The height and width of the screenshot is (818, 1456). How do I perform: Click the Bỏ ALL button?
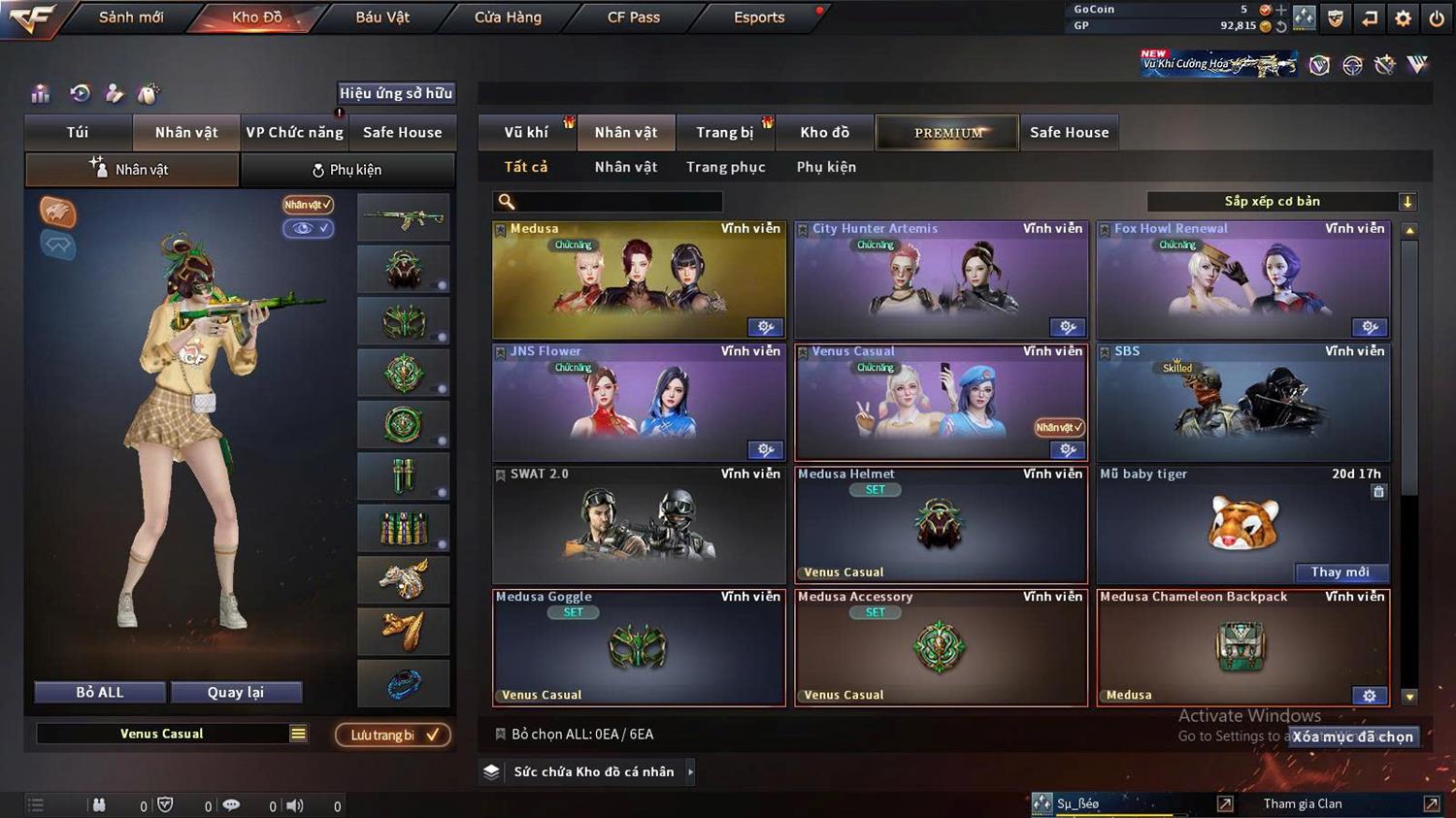click(x=100, y=693)
